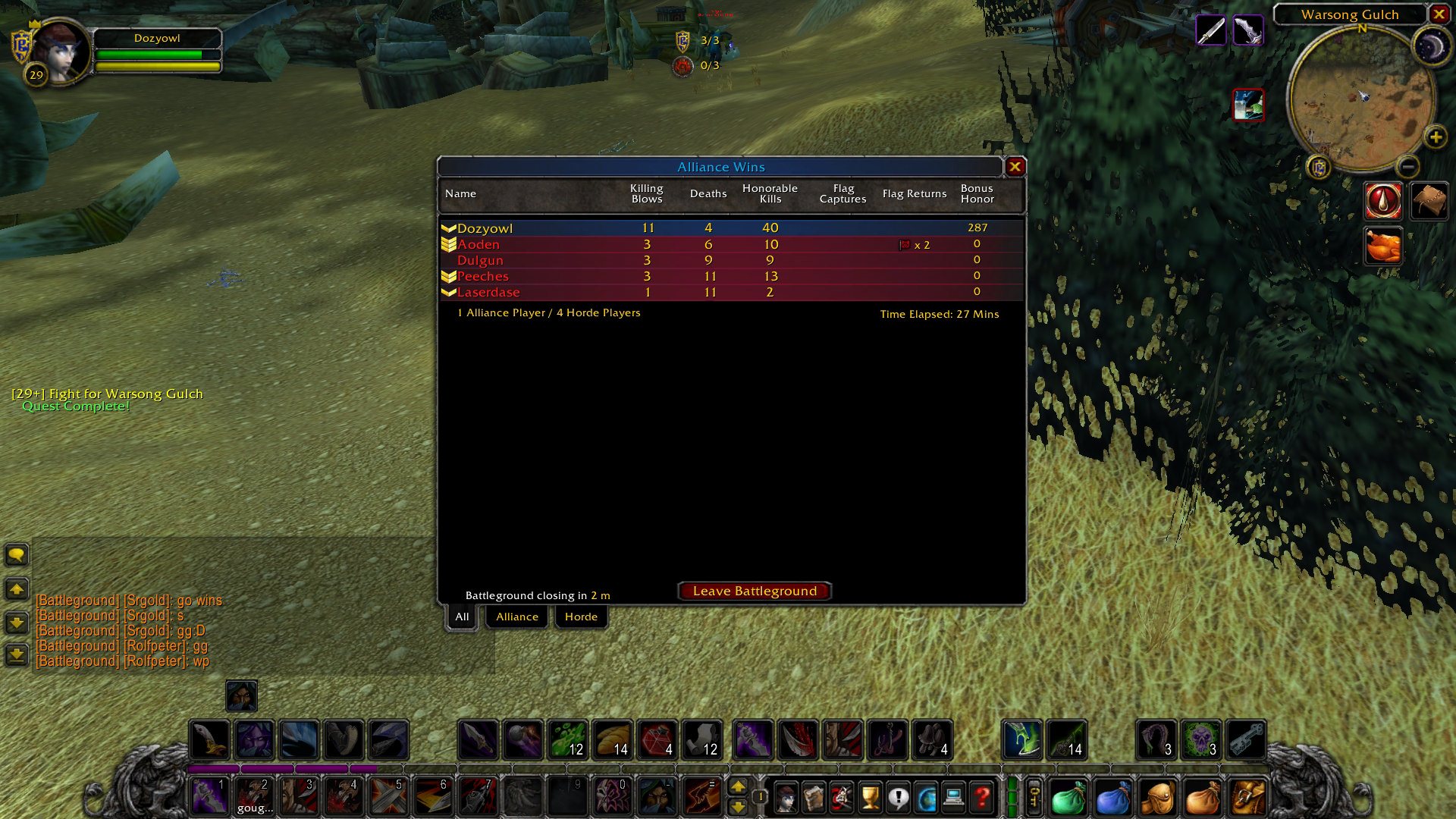Sort scoreboard by Honorable Kills column

point(770,194)
